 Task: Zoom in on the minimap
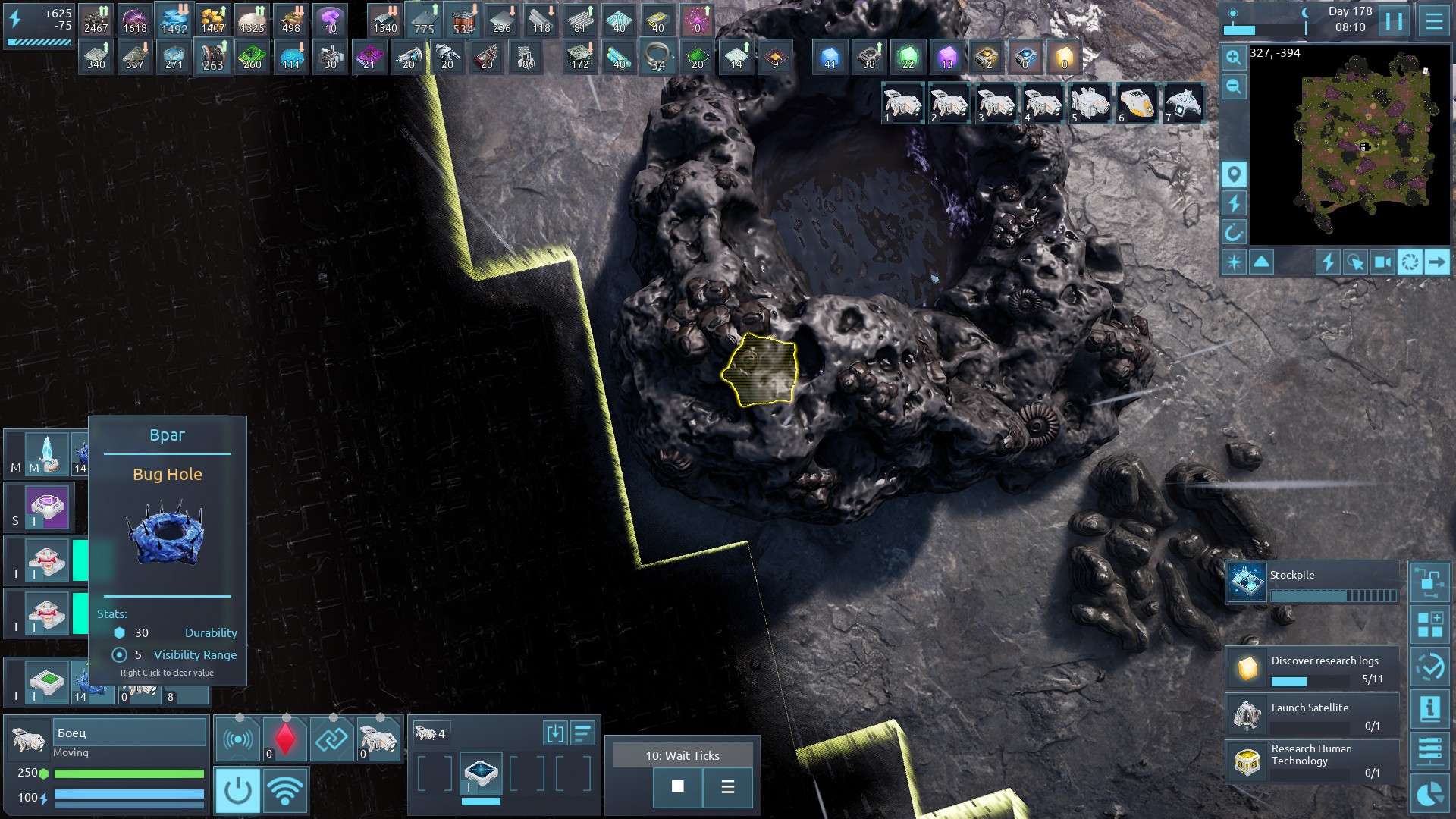(x=1234, y=58)
